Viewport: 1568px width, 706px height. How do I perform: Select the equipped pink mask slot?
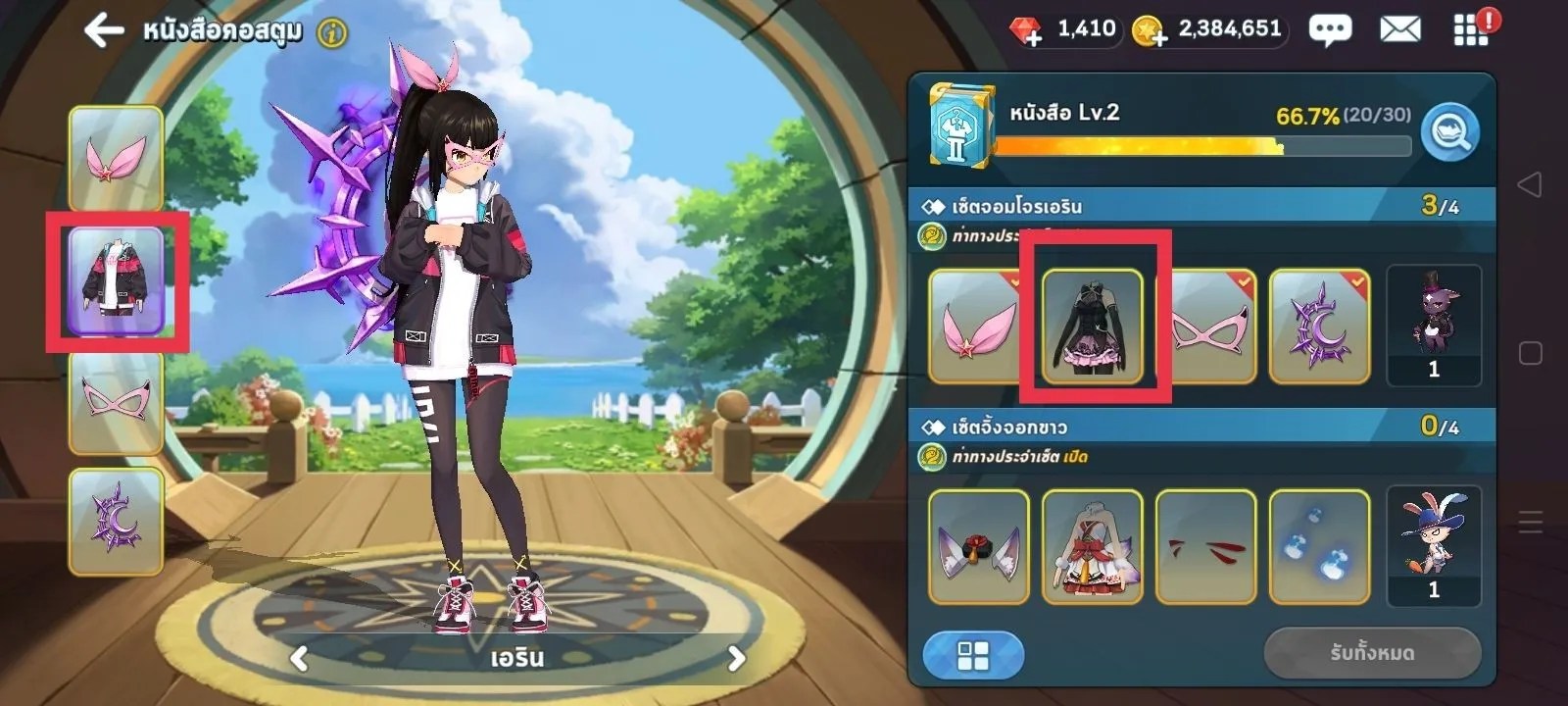point(116,401)
